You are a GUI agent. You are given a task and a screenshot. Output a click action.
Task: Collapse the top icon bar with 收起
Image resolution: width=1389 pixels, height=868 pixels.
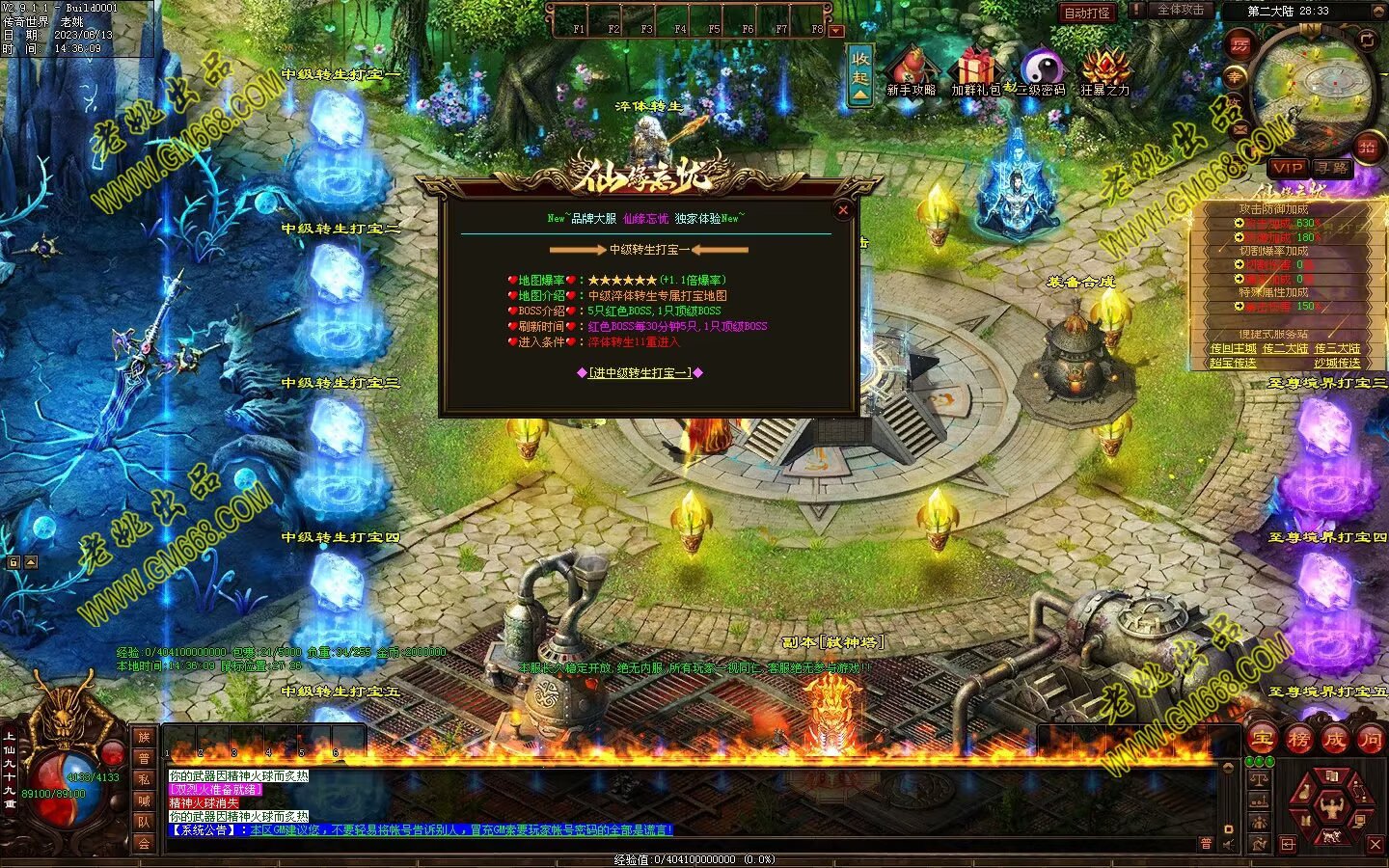[x=860, y=73]
